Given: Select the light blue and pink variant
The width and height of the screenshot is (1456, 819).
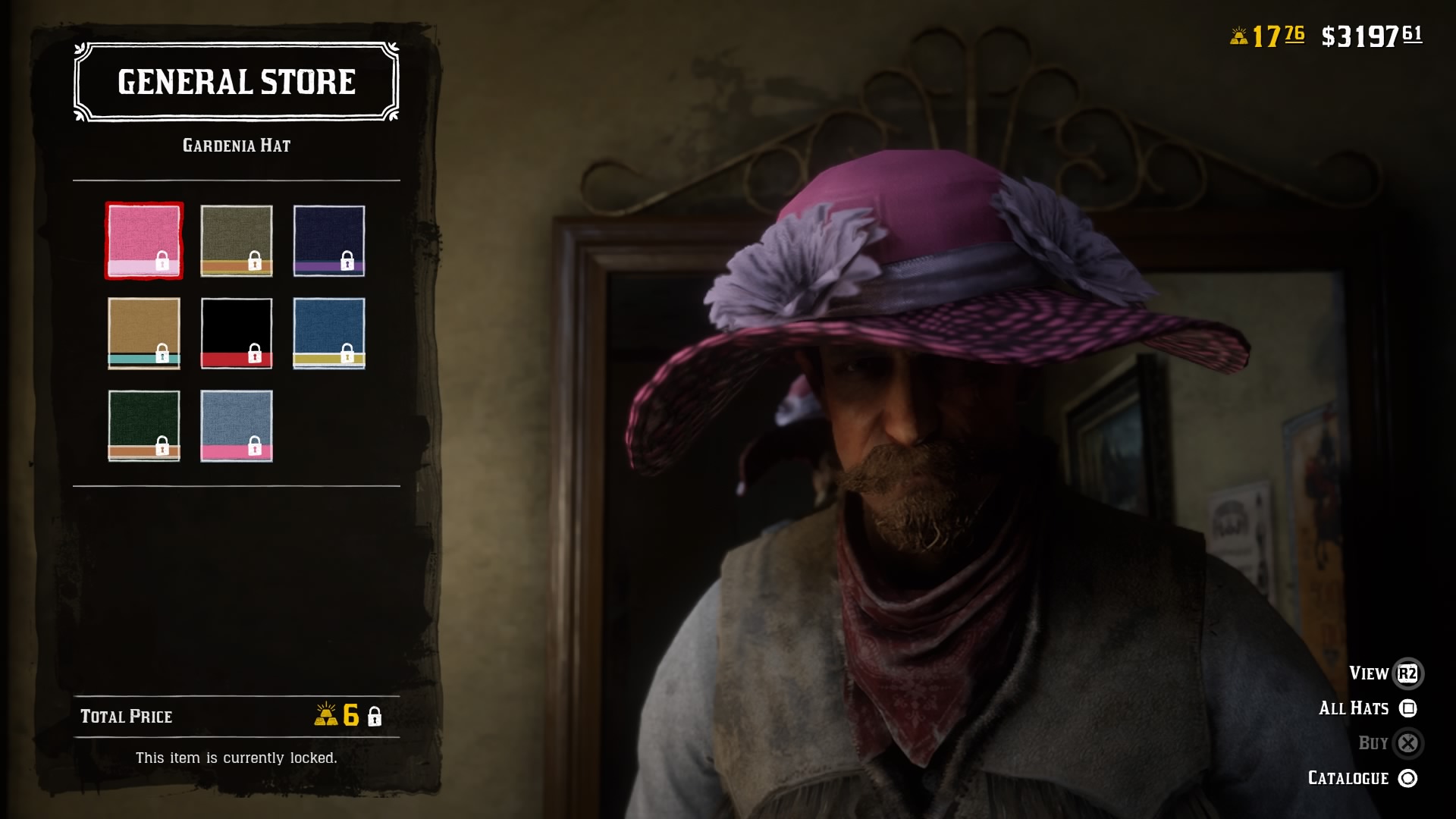Looking at the screenshot, I should point(236,425).
